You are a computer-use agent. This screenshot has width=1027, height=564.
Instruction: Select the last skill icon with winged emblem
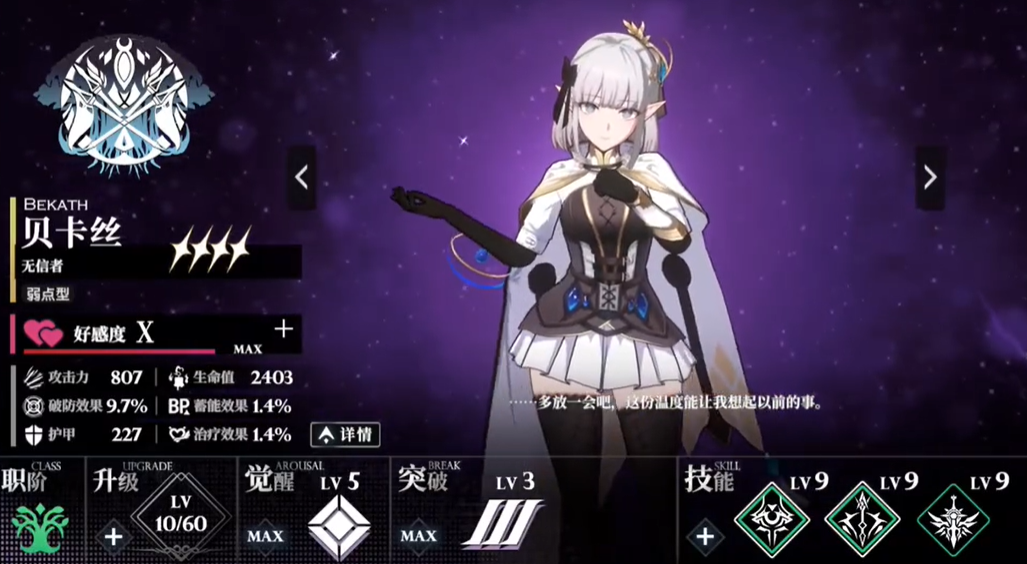coord(952,520)
